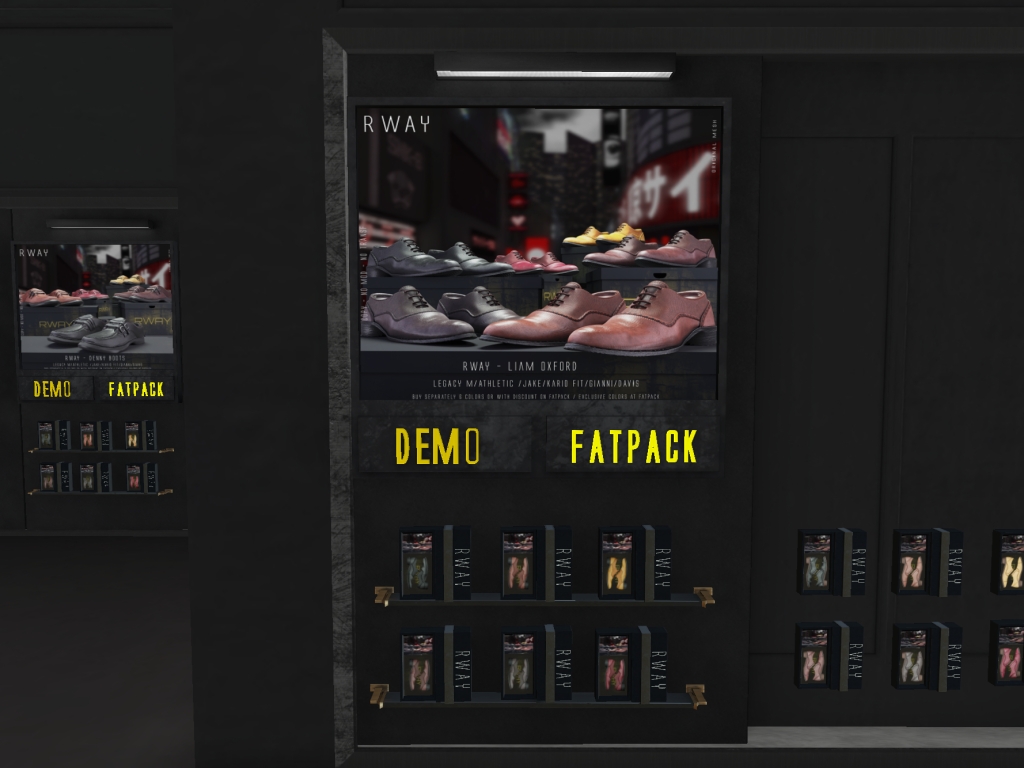Get the Denny Boots DEMO
This screenshot has height=768, width=1024.
click(53, 389)
